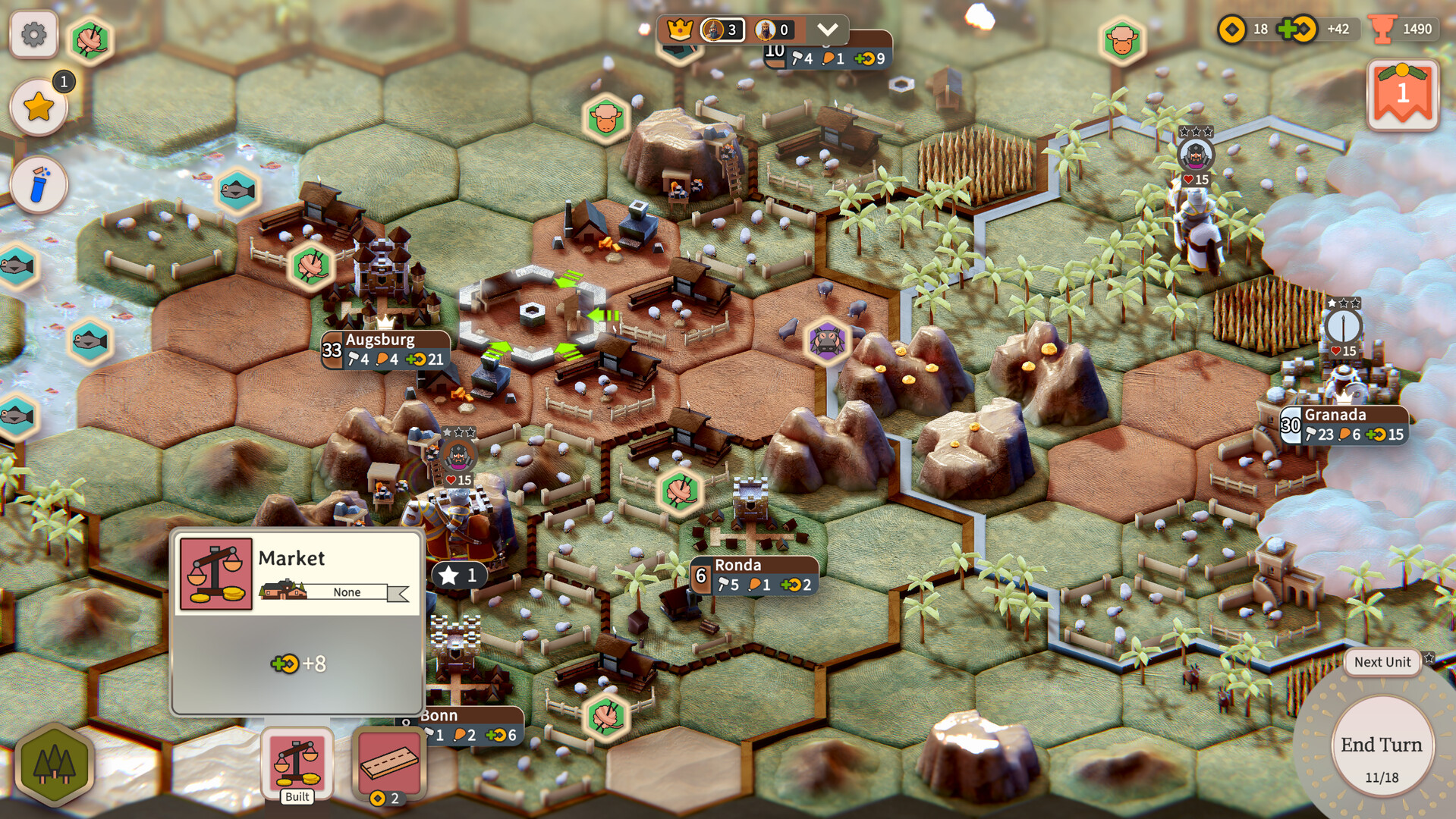The height and width of the screenshot is (819, 1456).
Task: Click the blue science potion icon
Action: click(x=39, y=184)
